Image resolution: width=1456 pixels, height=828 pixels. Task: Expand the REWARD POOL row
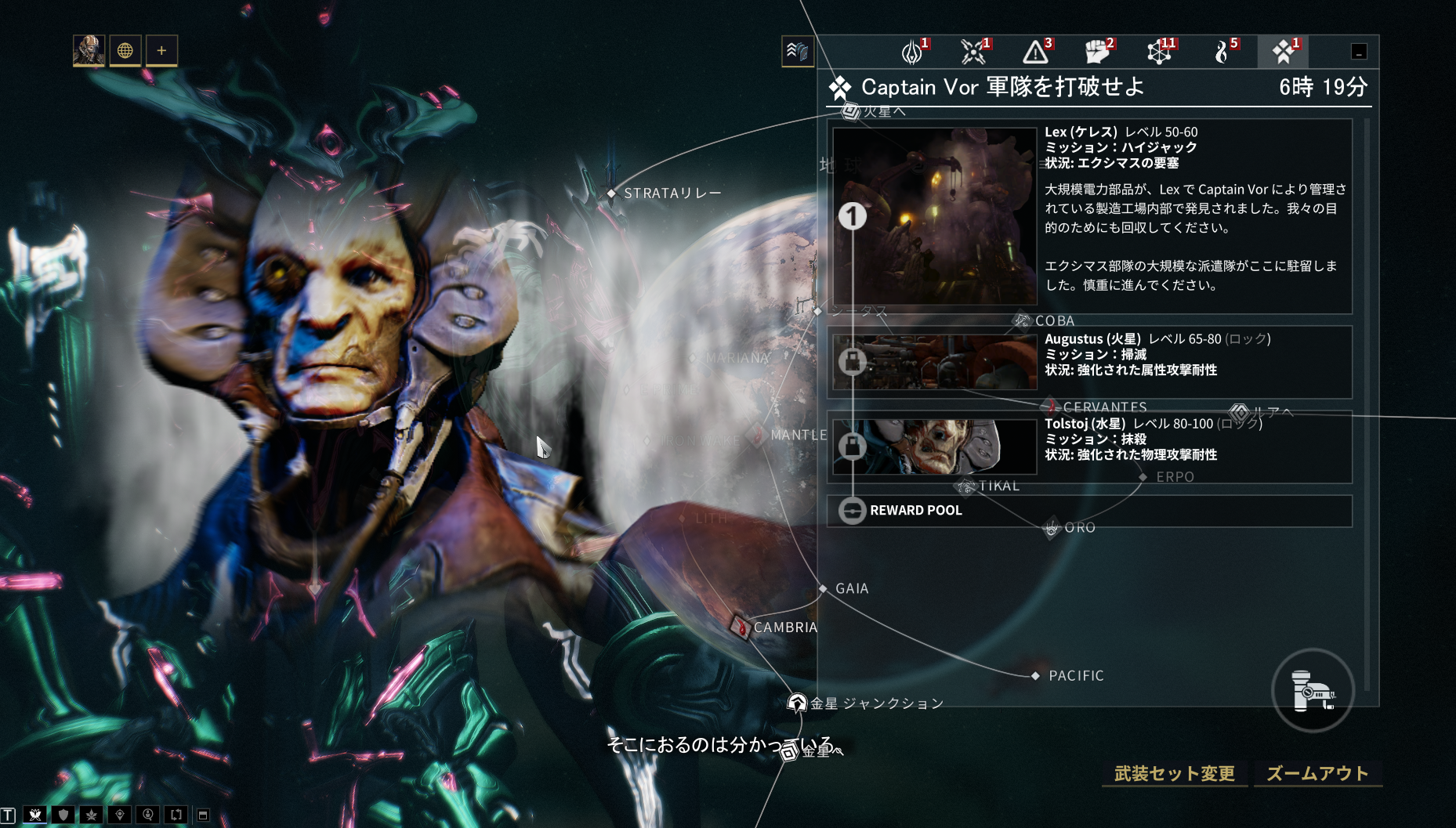1089,511
